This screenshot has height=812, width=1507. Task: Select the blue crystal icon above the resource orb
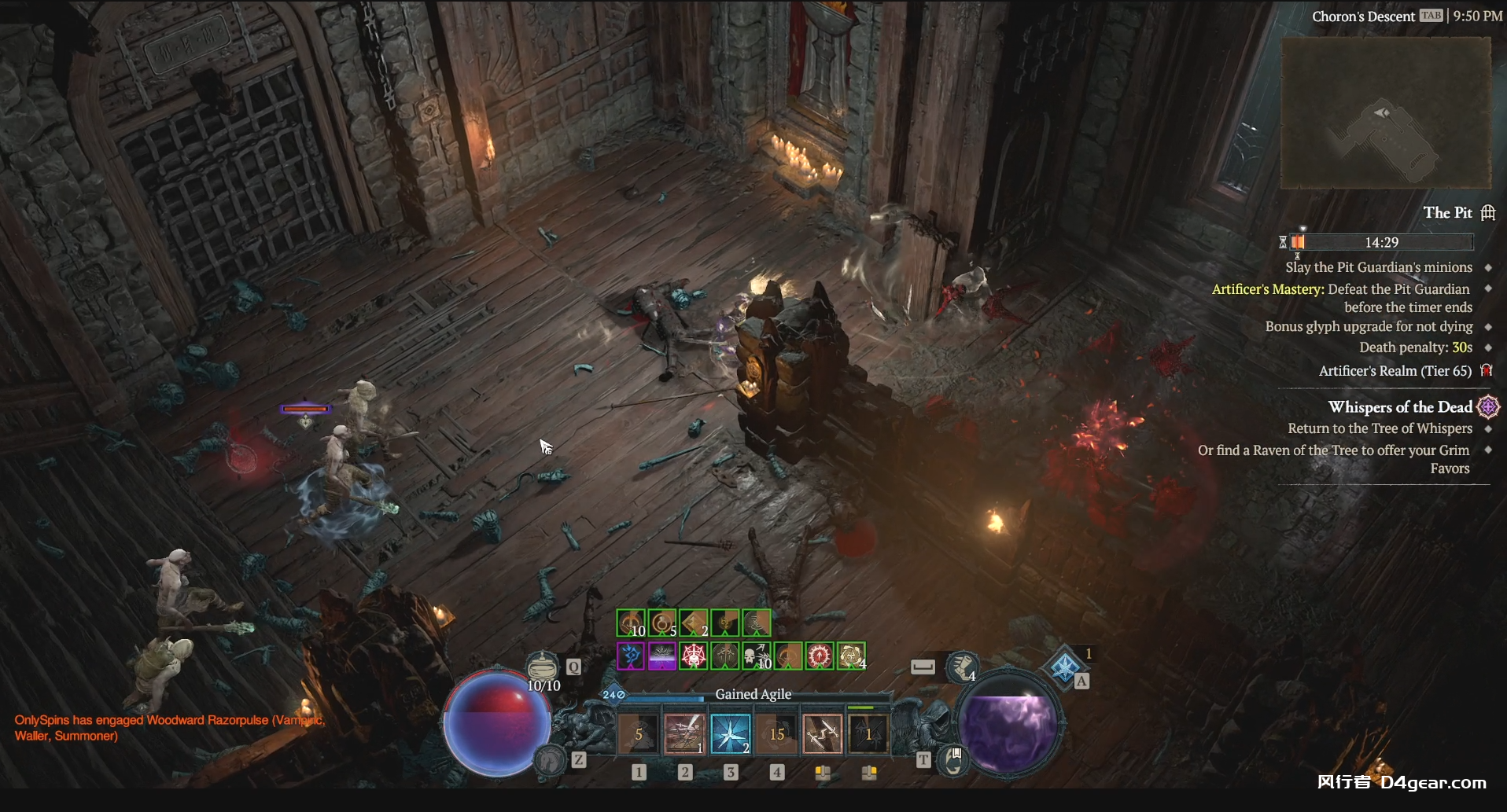tap(1064, 667)
